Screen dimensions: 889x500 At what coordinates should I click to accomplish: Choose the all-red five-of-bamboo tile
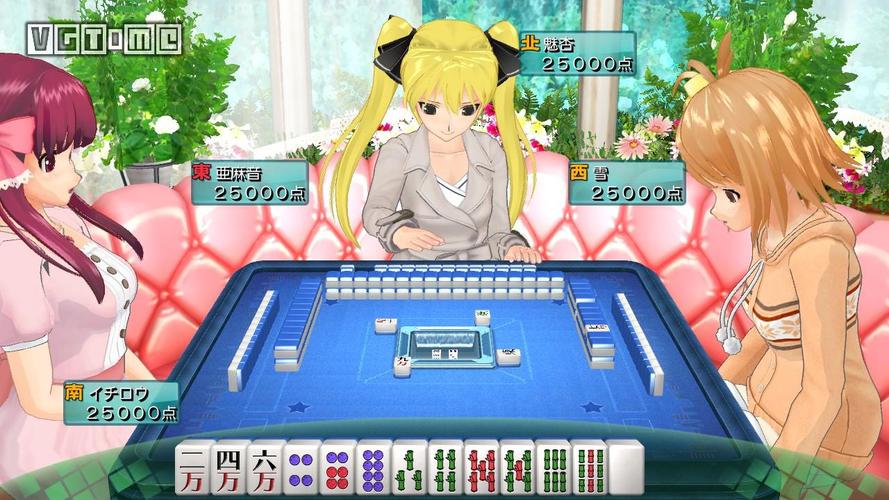point(481,469)
